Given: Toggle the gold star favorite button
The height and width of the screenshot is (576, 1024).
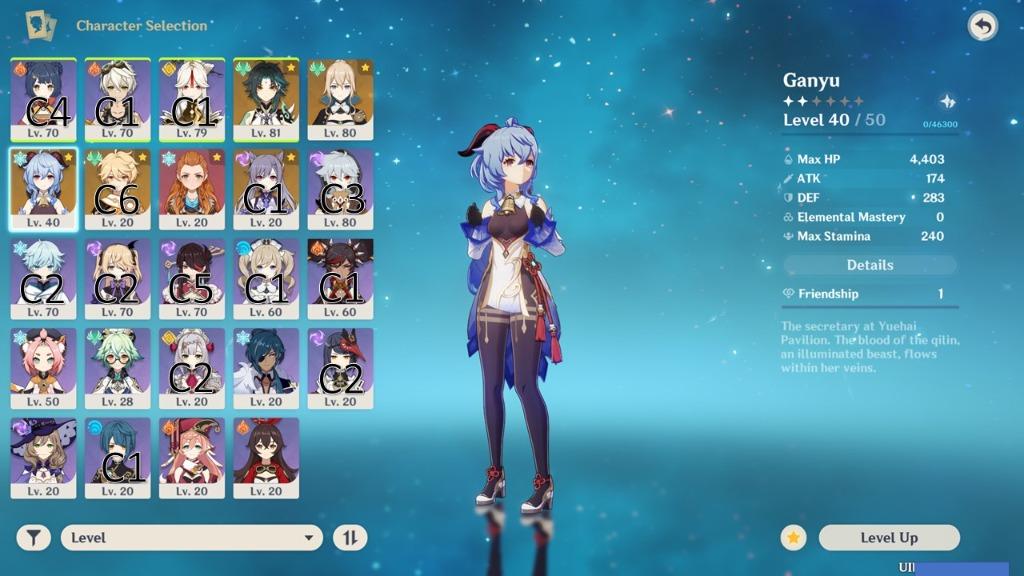Looking at the screenshot, I should tap(794, 538).
